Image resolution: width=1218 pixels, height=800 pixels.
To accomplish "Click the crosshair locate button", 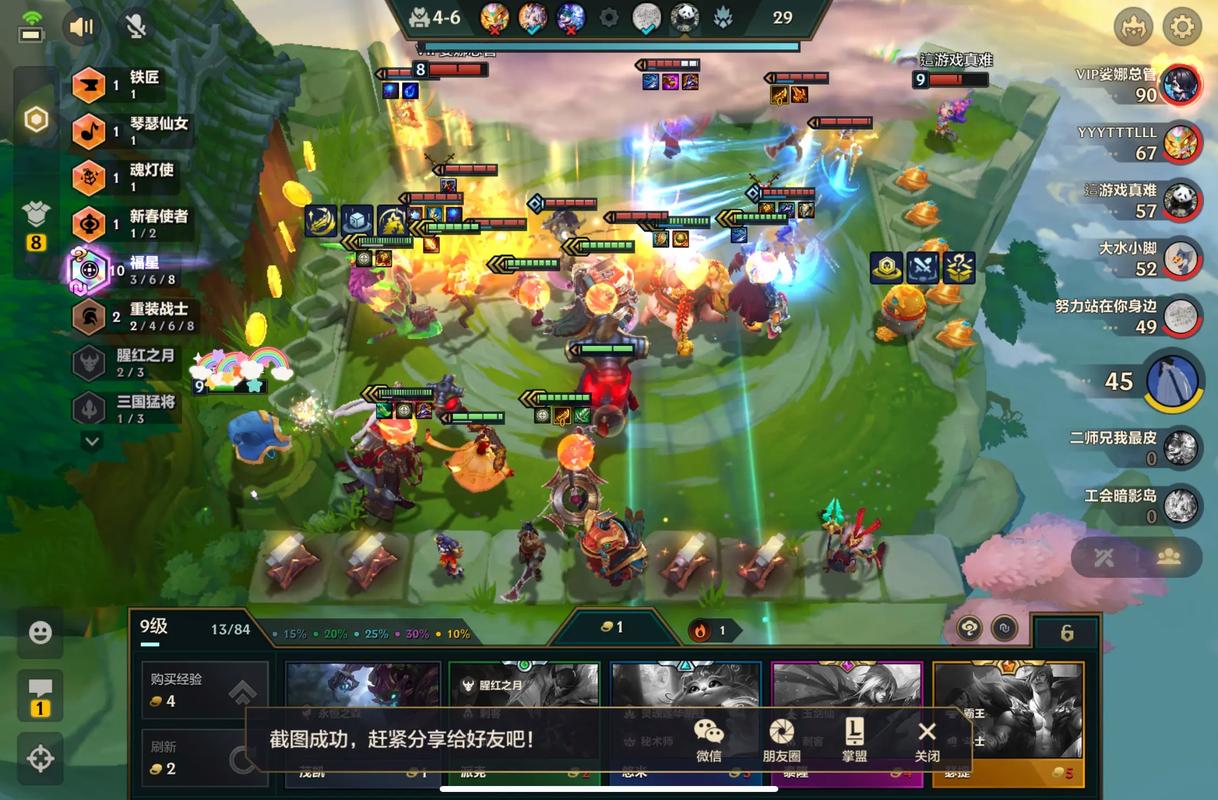I will (40, 758).
